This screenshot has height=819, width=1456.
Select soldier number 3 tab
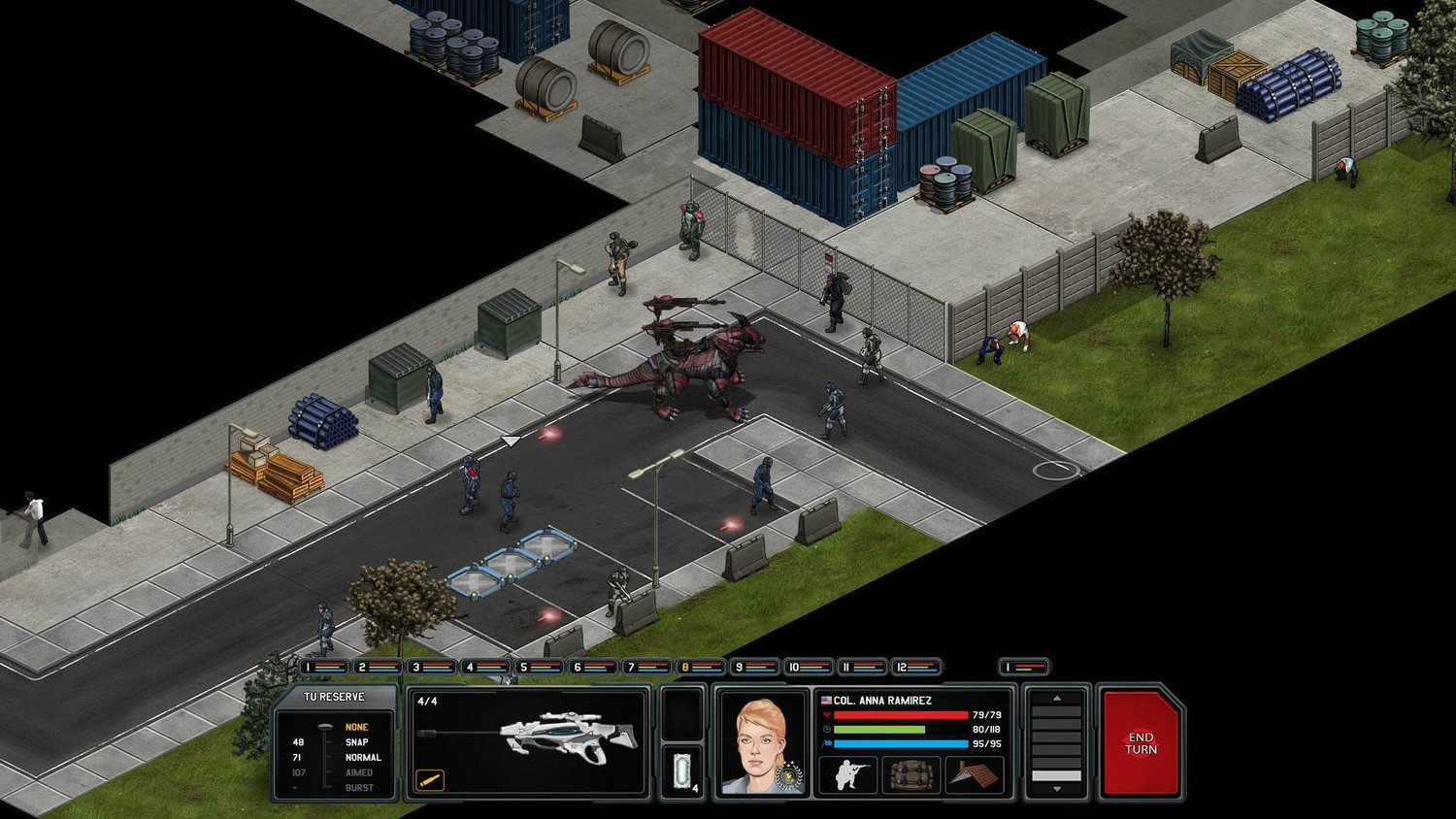[x=432, y=668]
